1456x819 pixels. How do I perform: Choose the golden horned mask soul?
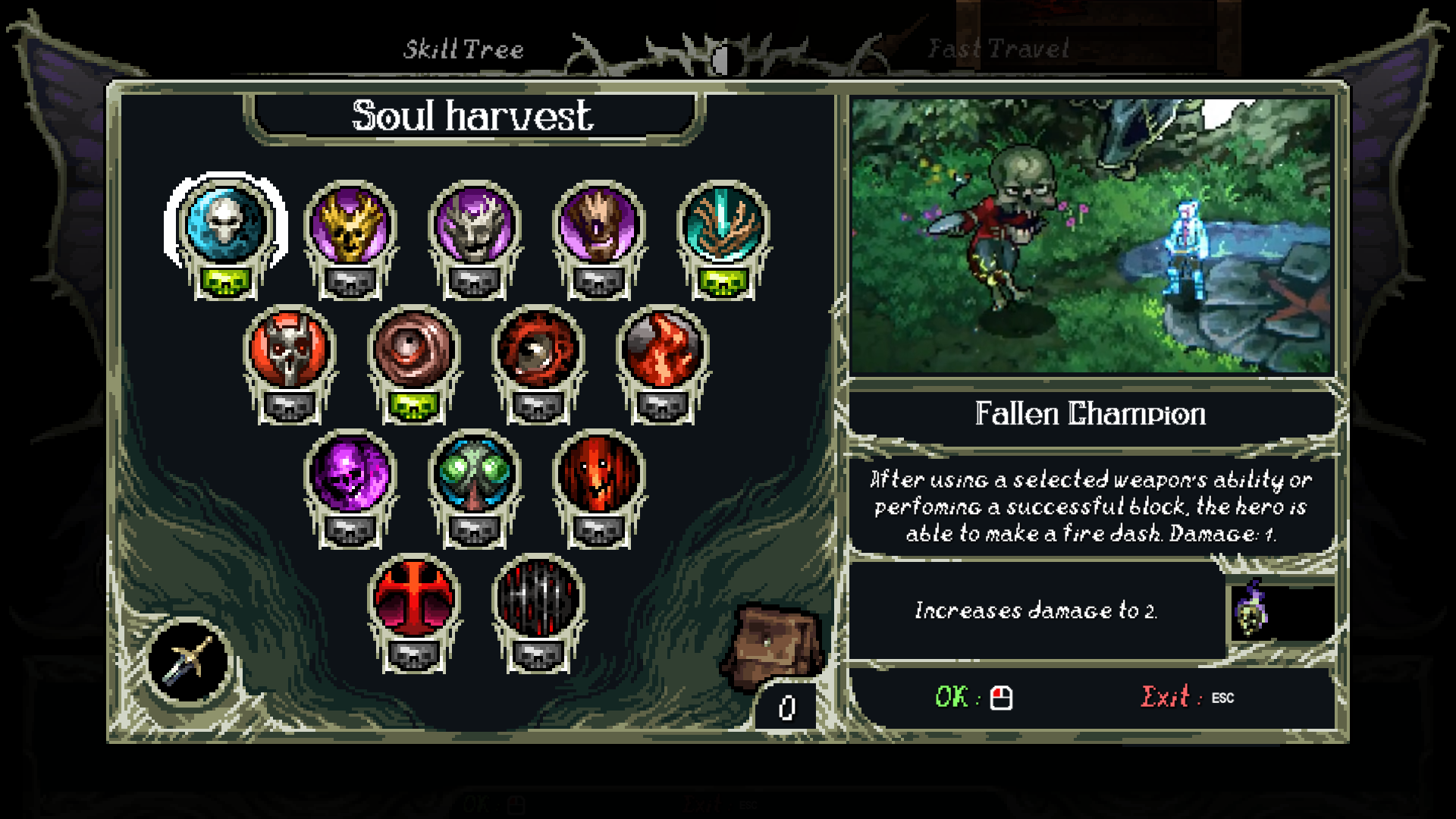tap(350, 227)
